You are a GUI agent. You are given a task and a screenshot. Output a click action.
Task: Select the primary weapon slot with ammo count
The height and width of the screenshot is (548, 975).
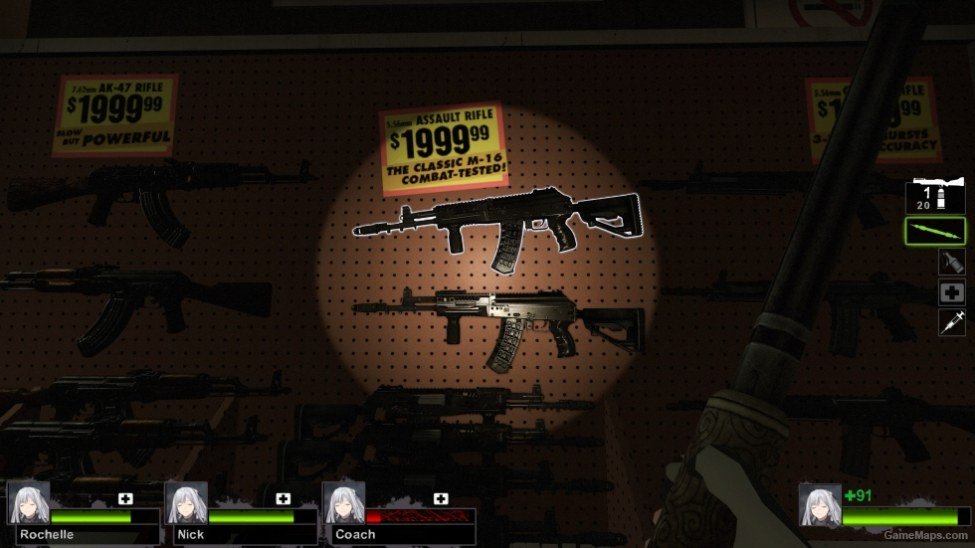[x=935, y=196]
